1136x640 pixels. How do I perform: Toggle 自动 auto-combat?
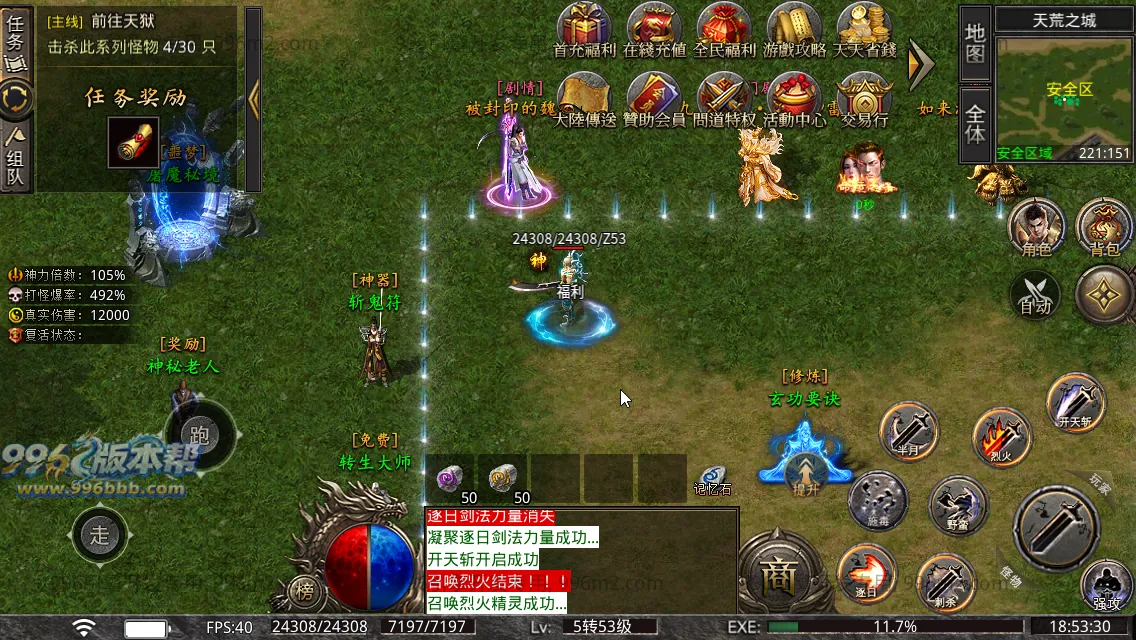[x=1036, y=296]
